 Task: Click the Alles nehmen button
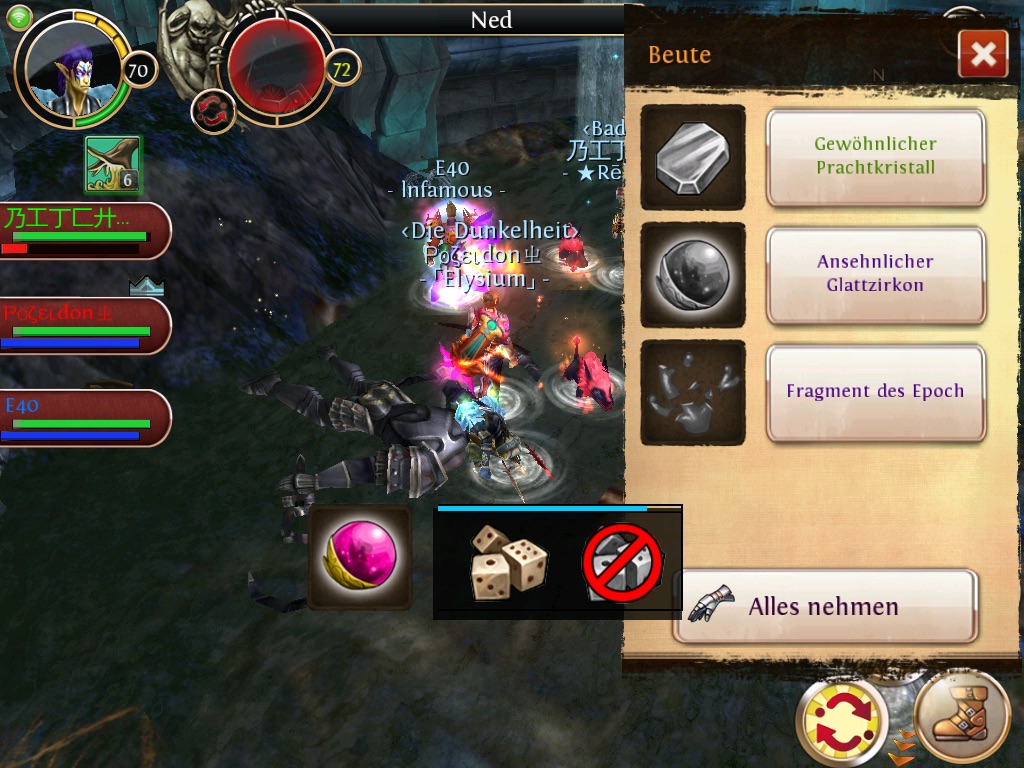[824, 606]
